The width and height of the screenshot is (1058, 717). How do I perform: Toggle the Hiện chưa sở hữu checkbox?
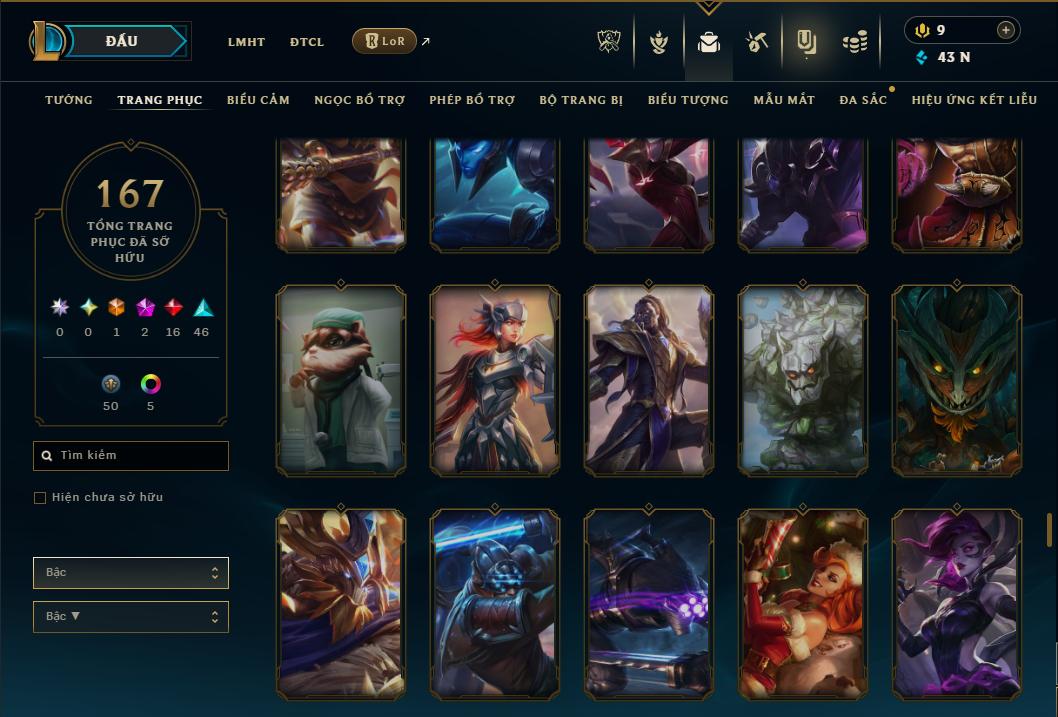pos(40,498)
